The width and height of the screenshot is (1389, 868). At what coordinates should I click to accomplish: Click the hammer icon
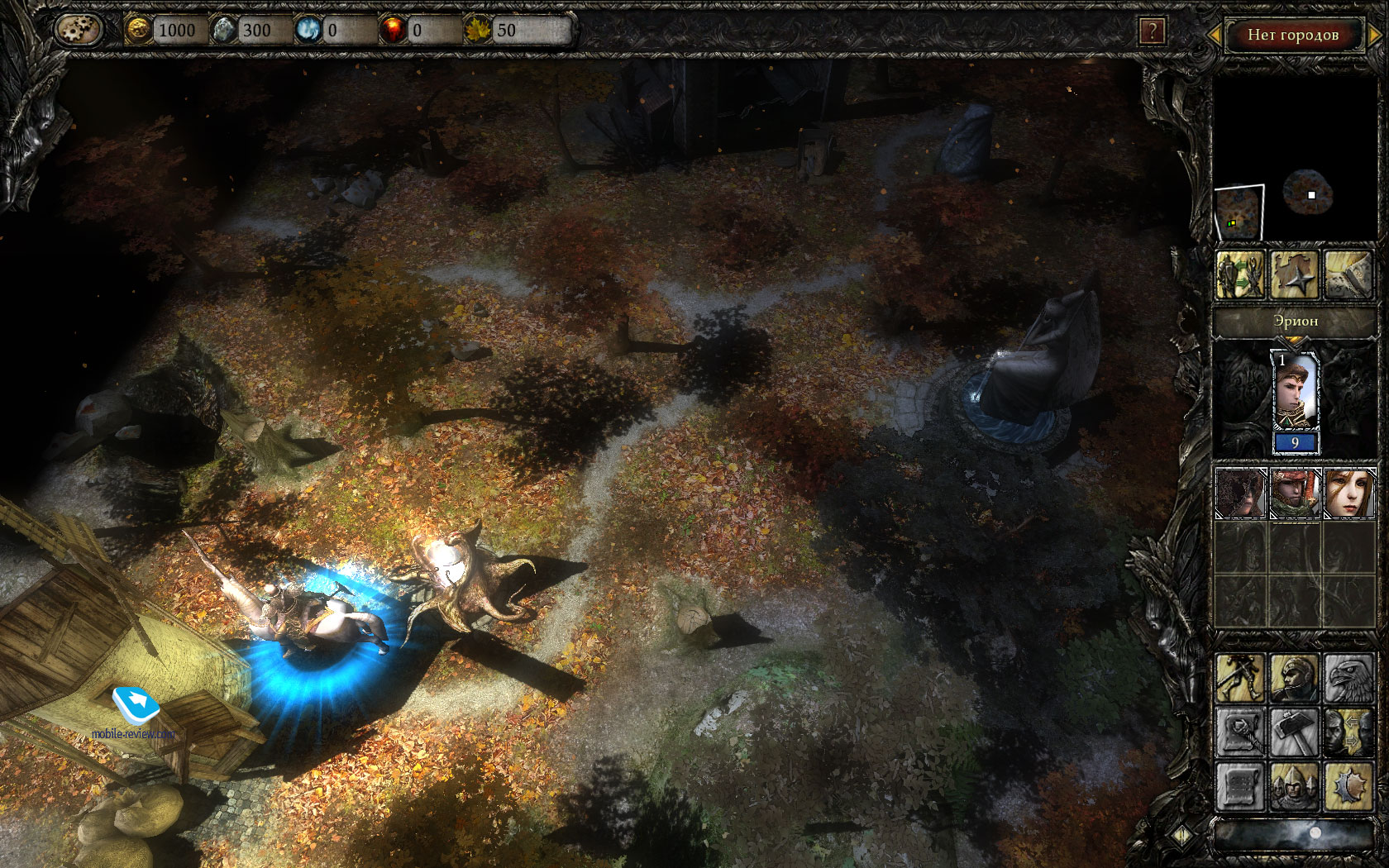pyautogui.click(x=1294, y=732)
